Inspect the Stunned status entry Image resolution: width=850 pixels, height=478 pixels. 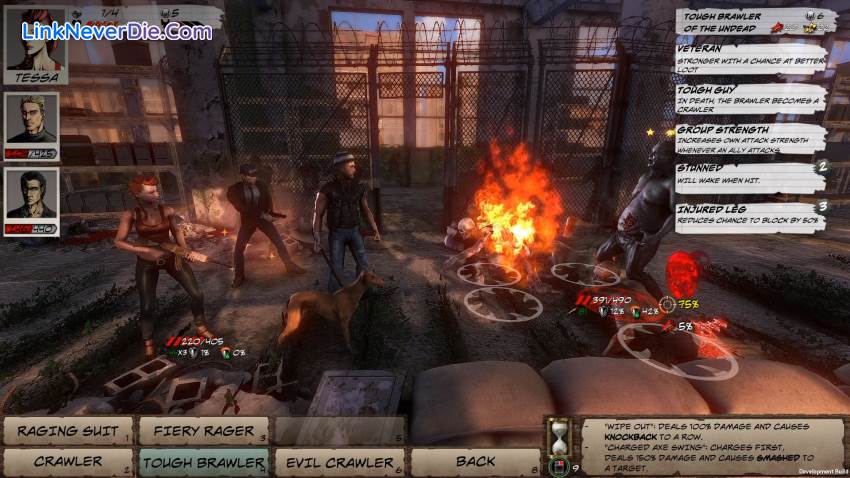[x=750, y=174]
